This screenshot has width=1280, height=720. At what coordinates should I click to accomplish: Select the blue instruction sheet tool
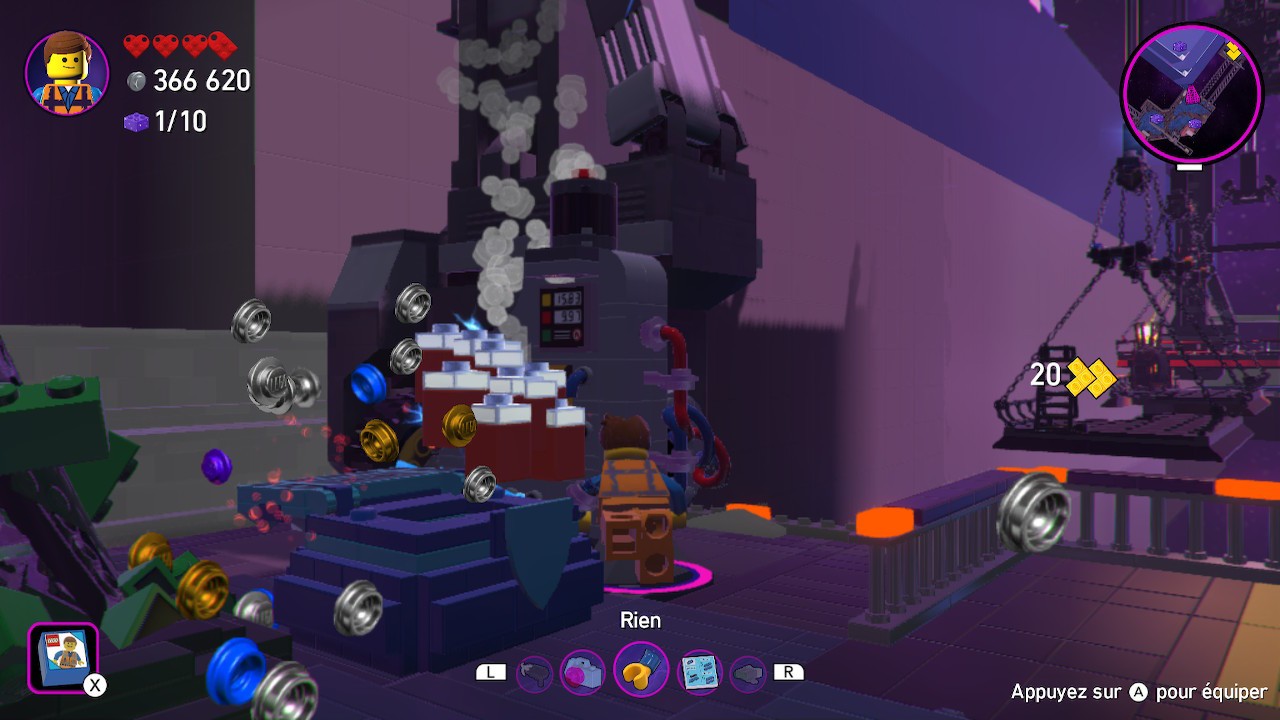coord(699,672)
